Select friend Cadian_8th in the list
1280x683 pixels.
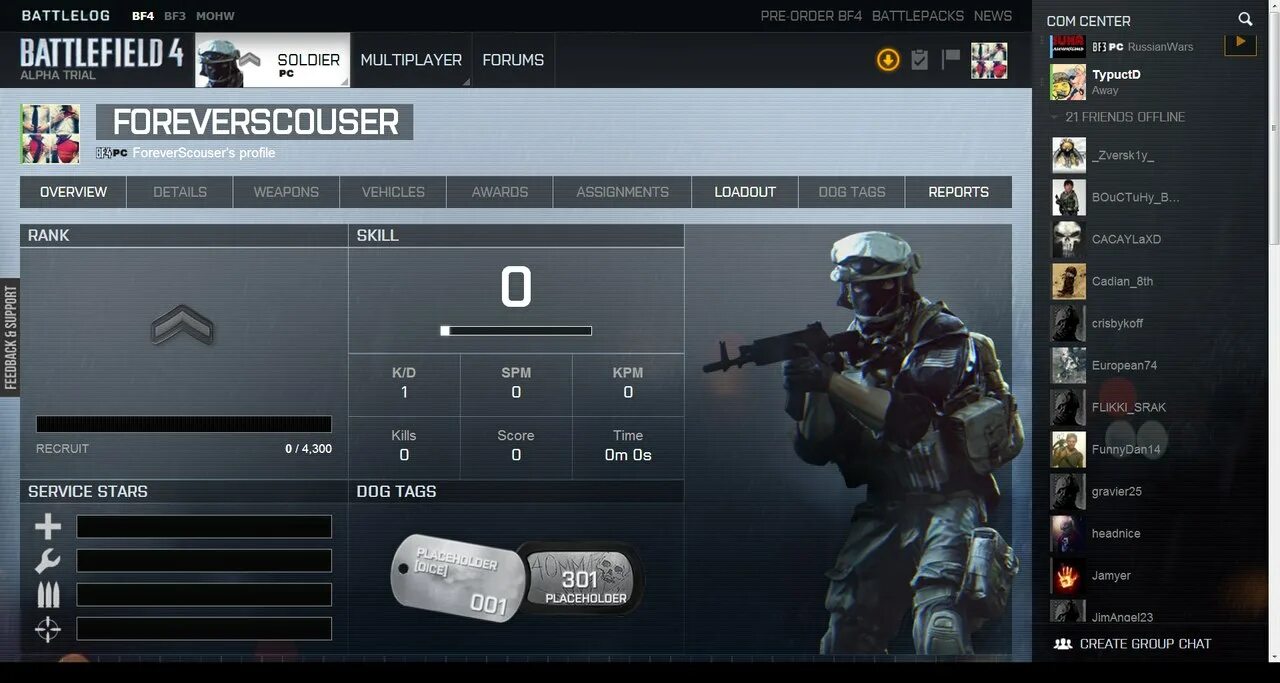click(x=1122, y=281)
